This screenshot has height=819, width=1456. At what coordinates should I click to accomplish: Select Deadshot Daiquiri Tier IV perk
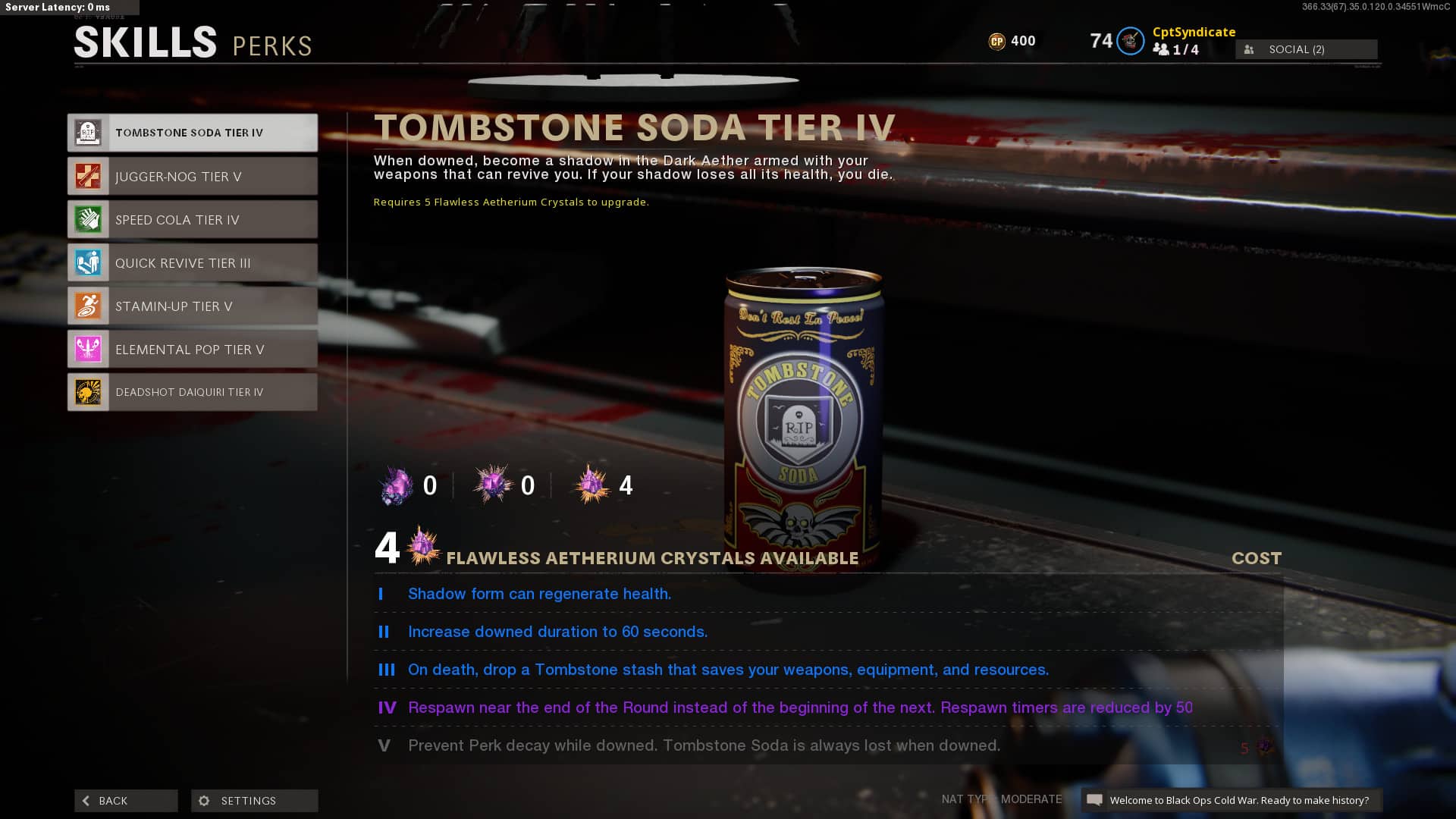tap(193, 392)
